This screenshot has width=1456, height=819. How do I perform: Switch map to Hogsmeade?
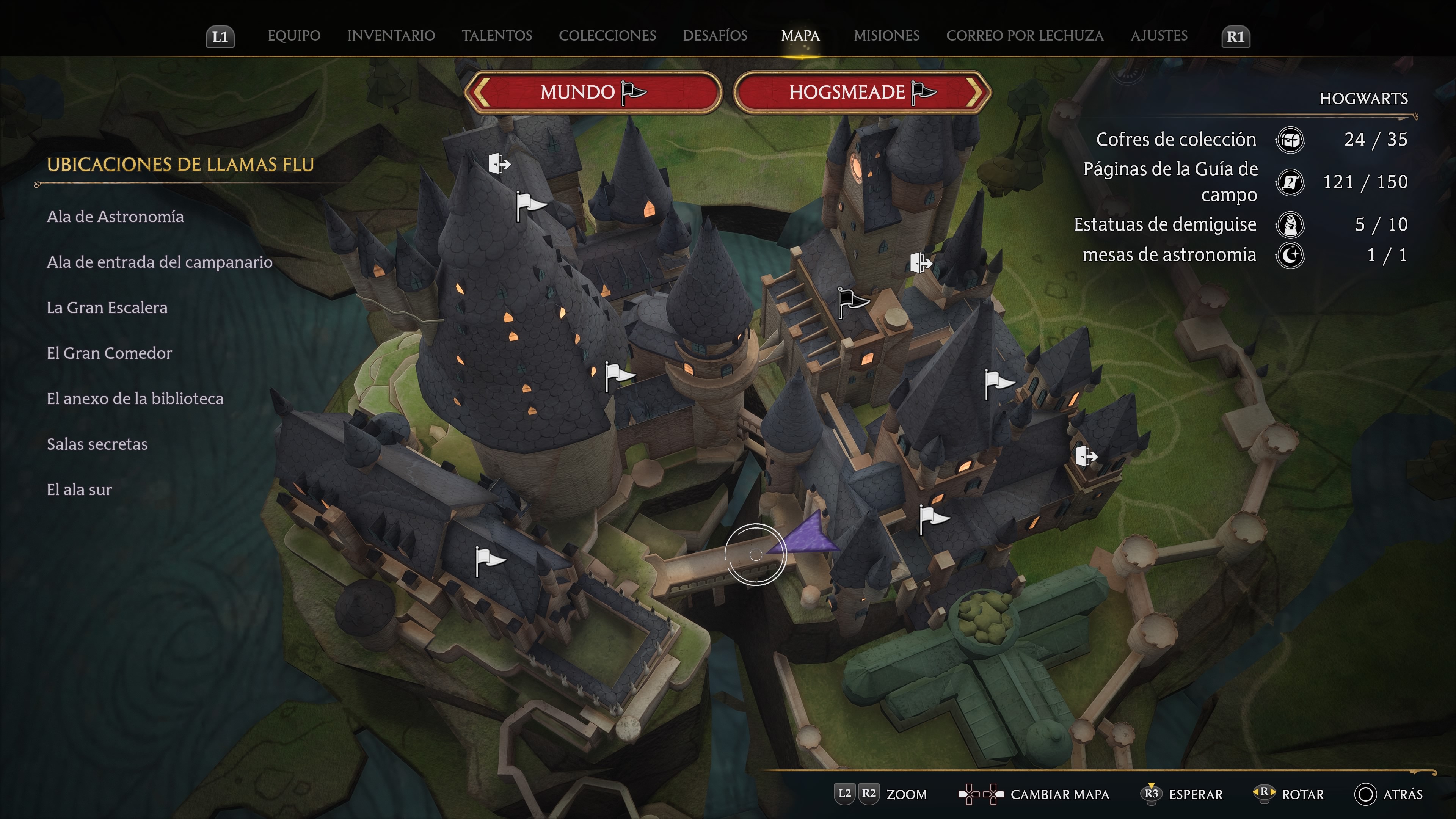click(862, 92)
